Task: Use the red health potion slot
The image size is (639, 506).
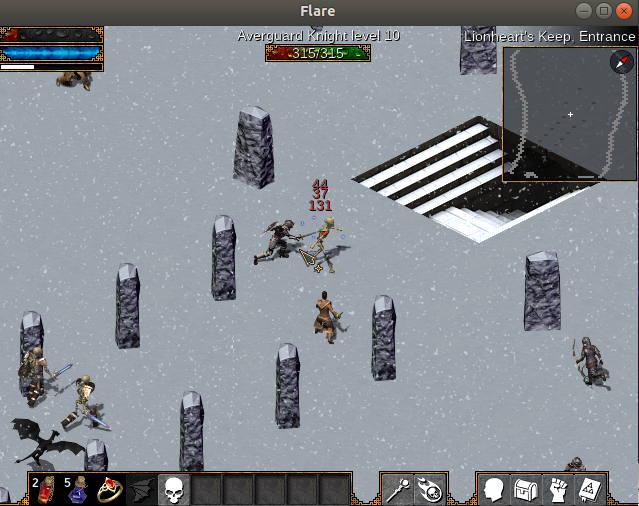Action: [46, 490]
